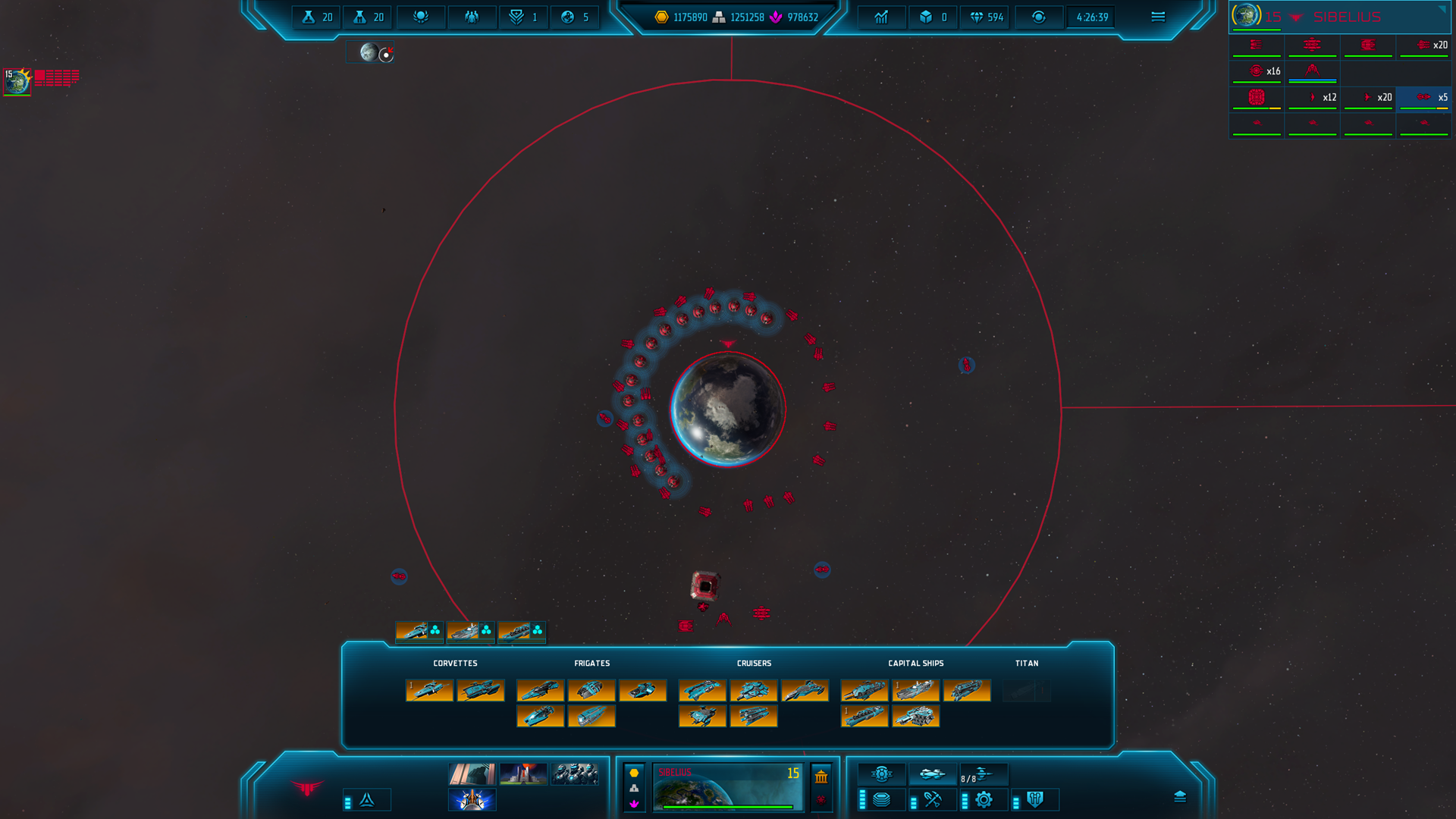
Task: Queue the first Corvettes ship
Action: coord(429,690)
